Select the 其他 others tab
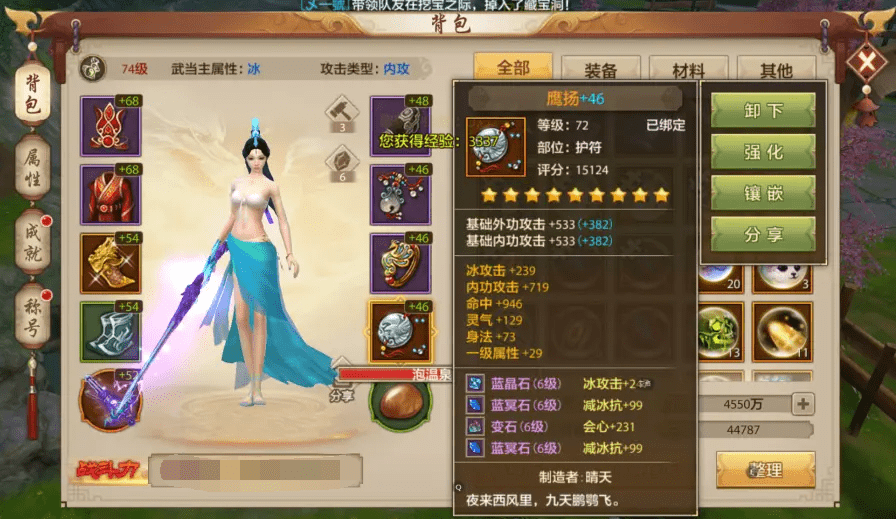The image size is (896, 519). point(776,70)
